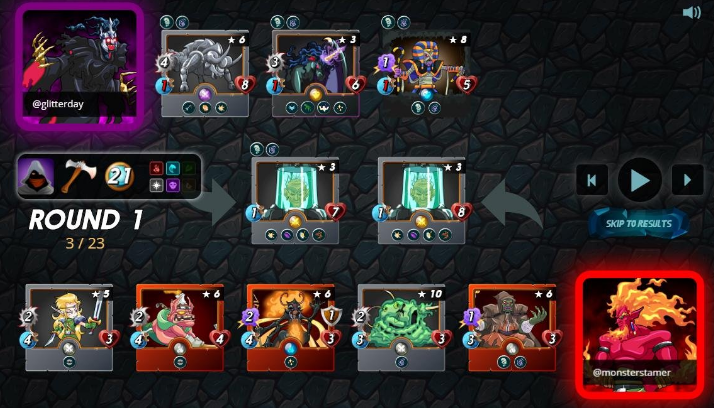
Task: Click the battle axe ruleset icon
Action: point(77,176)
